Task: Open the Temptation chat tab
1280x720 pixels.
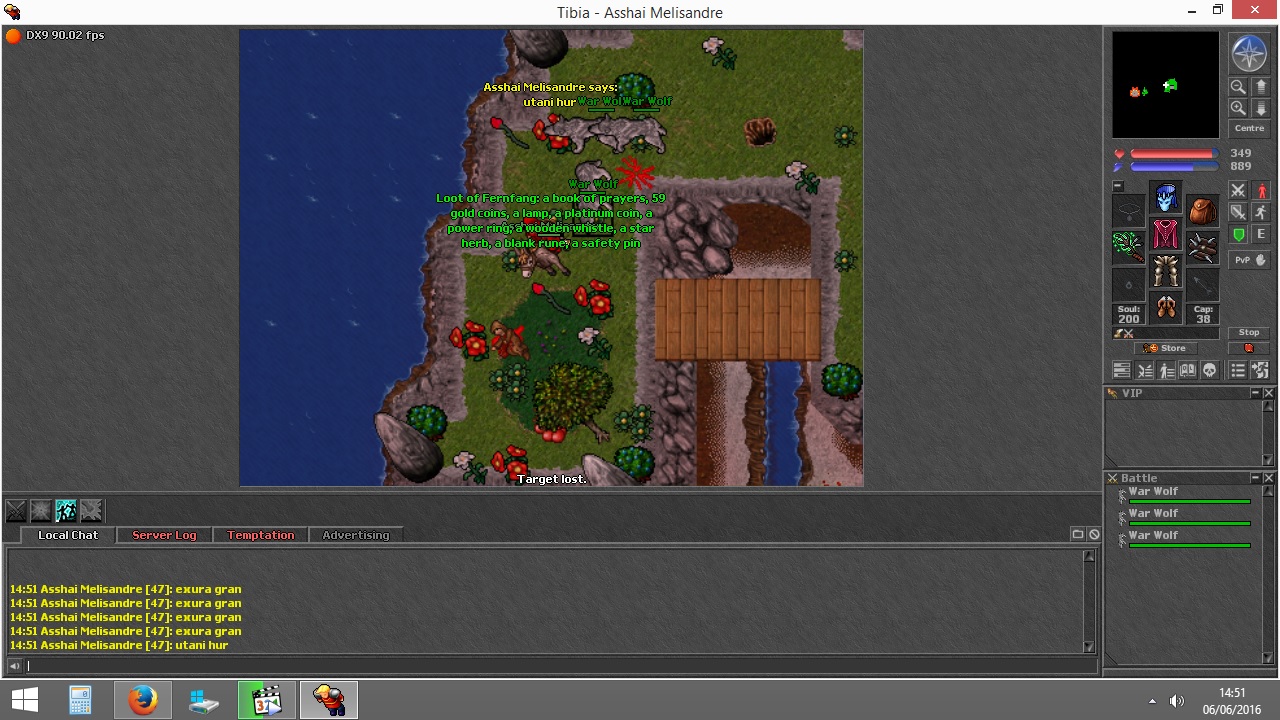Action: pyautogui.click(x=260, y=535)
